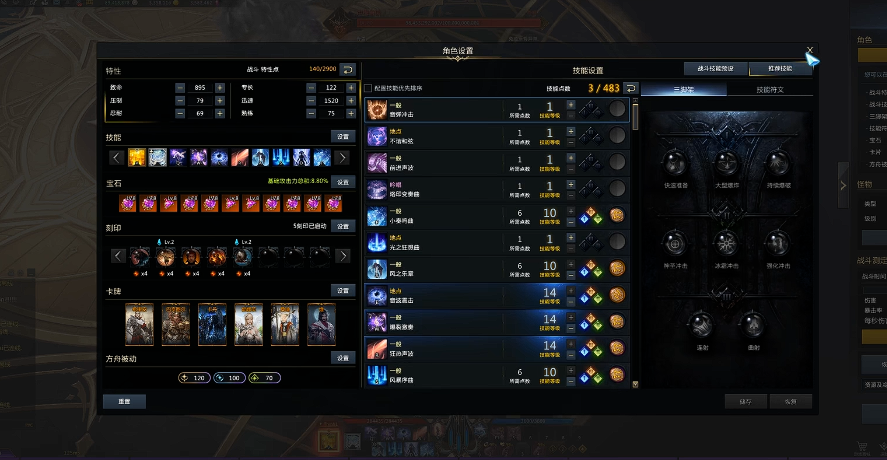
Task: Toggle the 配置技能优先排序 checkbox
Action: pyautogui.click(x=368, y=88)
